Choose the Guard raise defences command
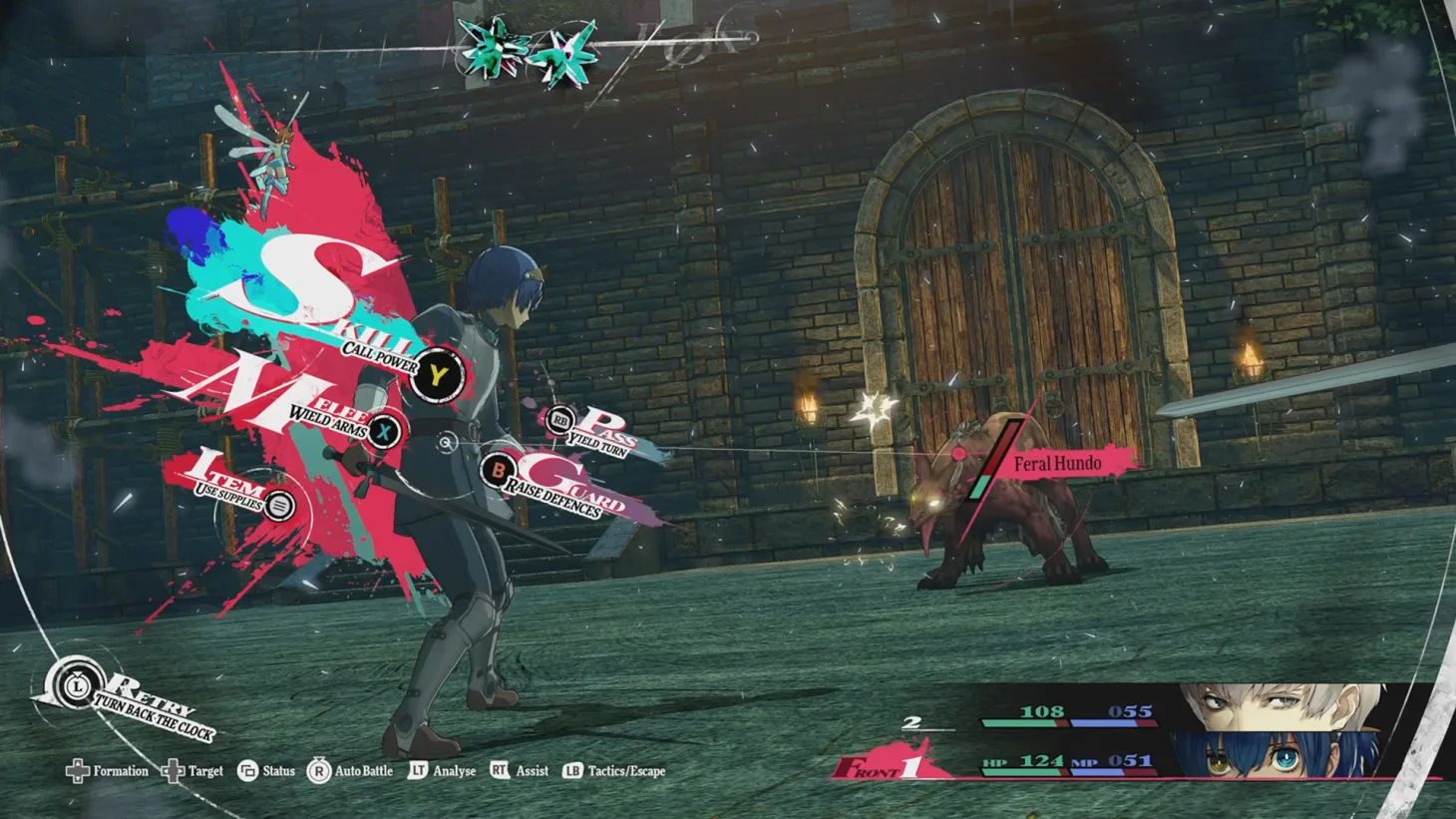 pyautogui.click(x=498, y=469)
